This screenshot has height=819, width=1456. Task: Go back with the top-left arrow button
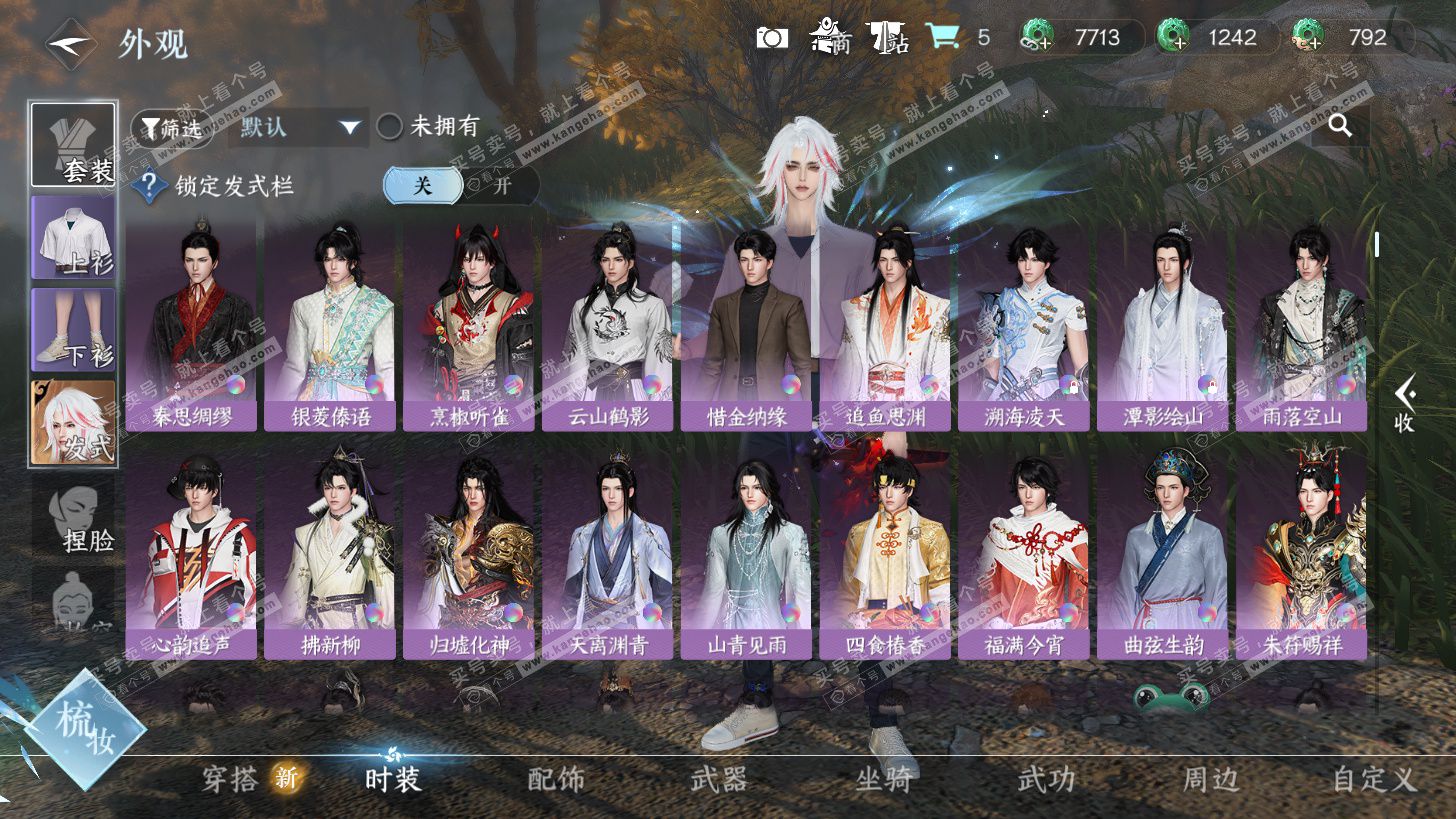click(70, 44)
